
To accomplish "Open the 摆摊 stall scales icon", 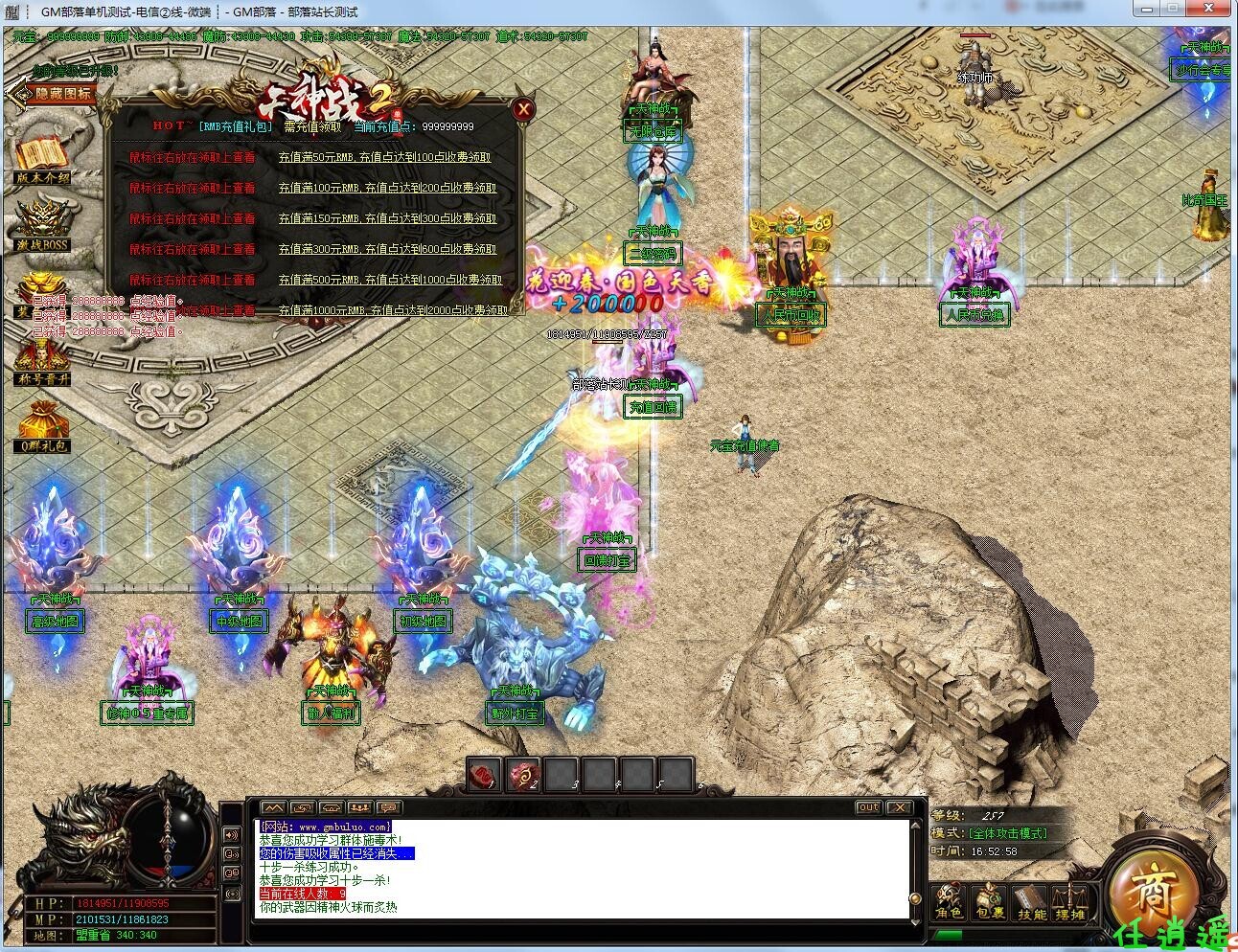I will coord(1070,900).
